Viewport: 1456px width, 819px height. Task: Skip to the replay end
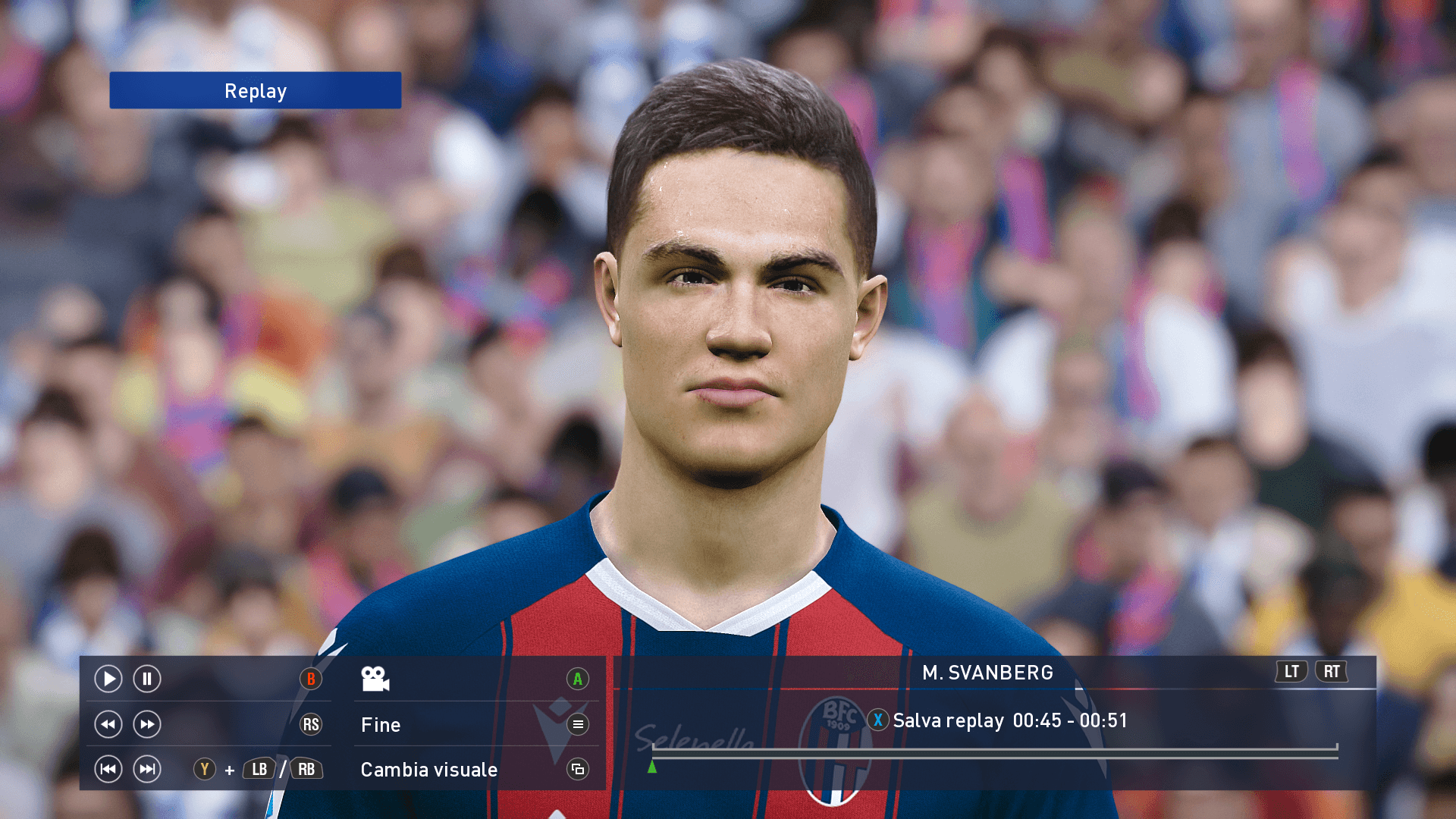pos(147,769)
